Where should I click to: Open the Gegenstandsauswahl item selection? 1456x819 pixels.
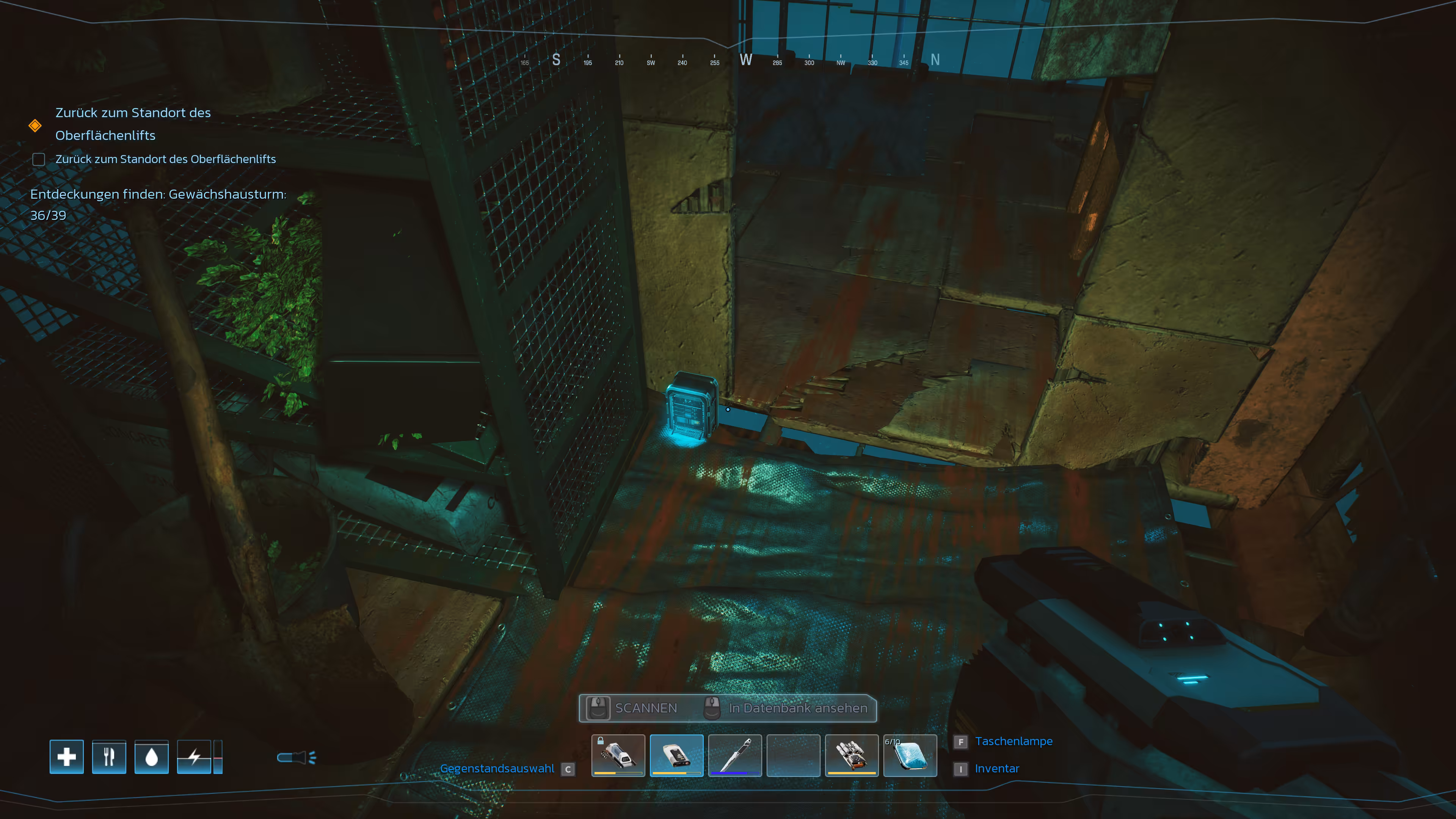click(x=497, y=769)
